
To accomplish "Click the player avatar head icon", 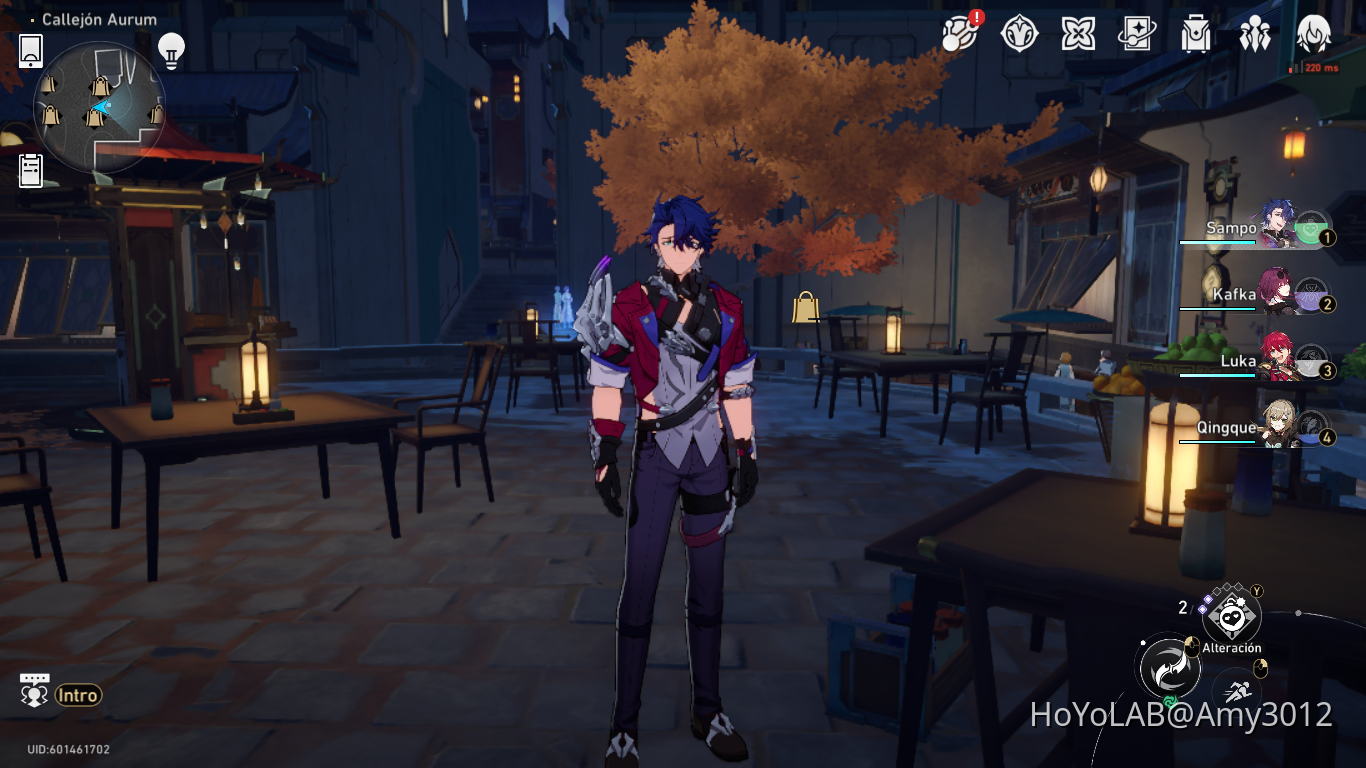I will [1313, 33].
